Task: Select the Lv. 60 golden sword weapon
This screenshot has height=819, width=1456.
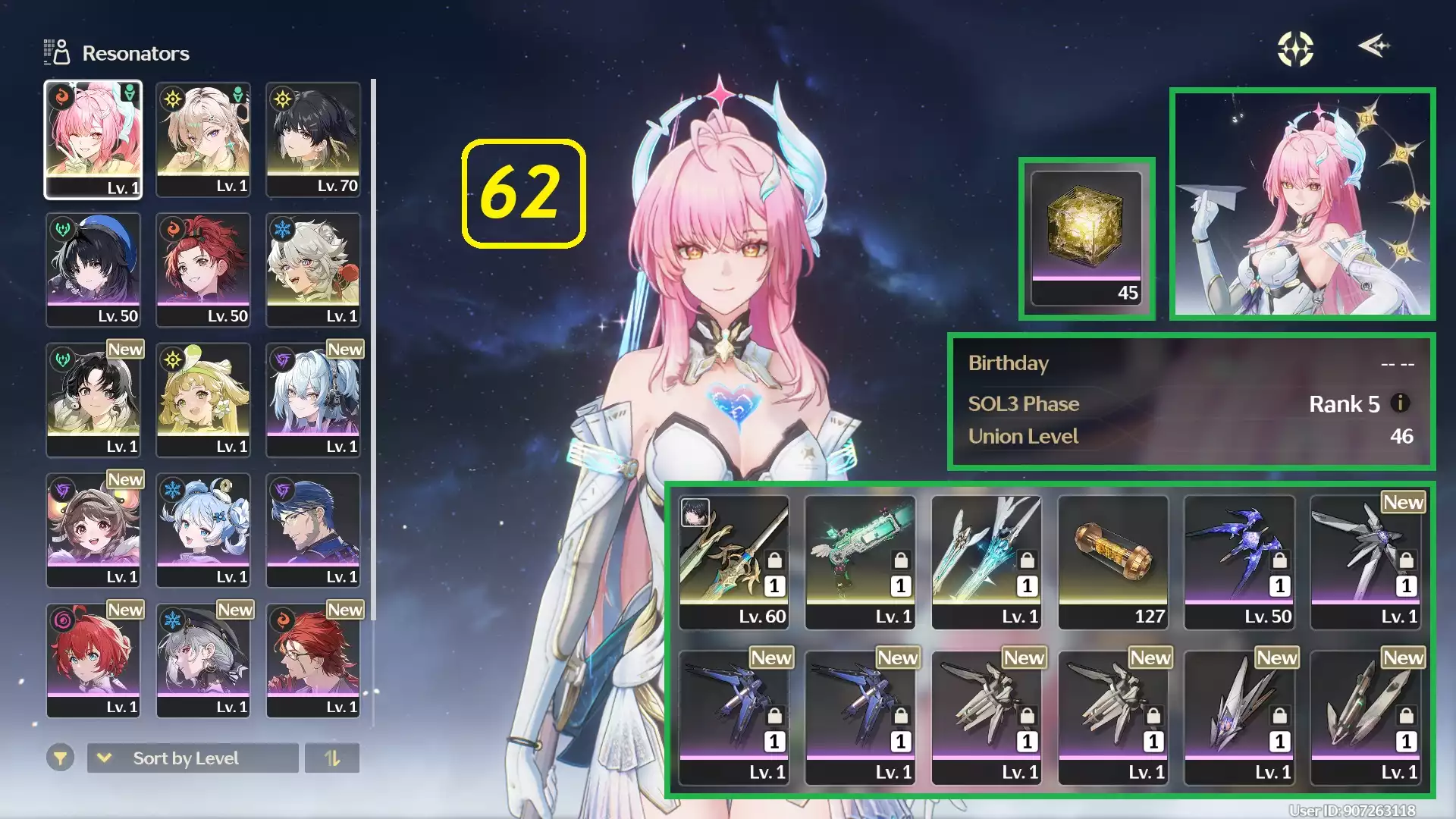Action: (x=734, y=563)
